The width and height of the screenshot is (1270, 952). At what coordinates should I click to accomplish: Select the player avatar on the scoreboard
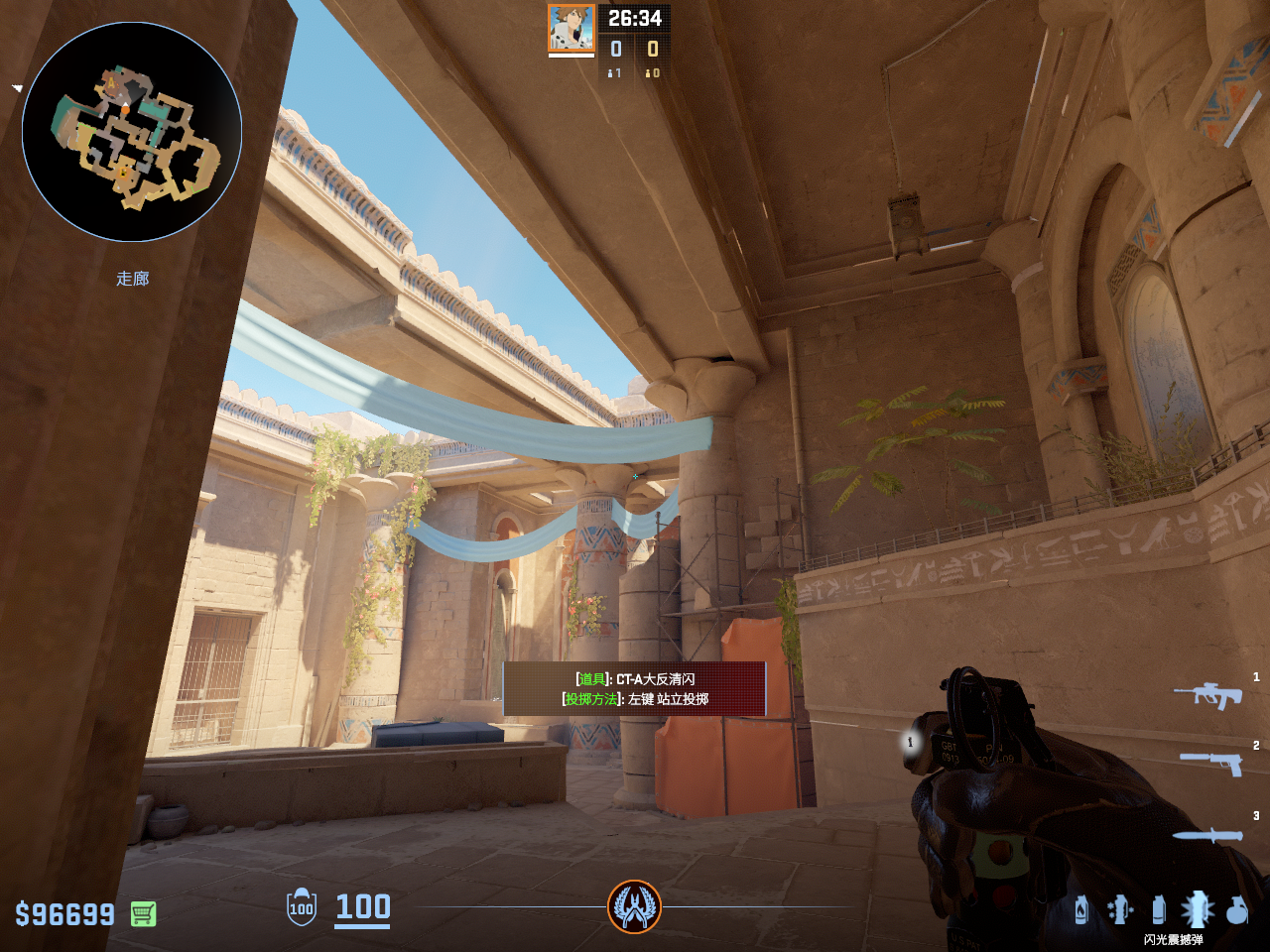(x=571, y=28)
